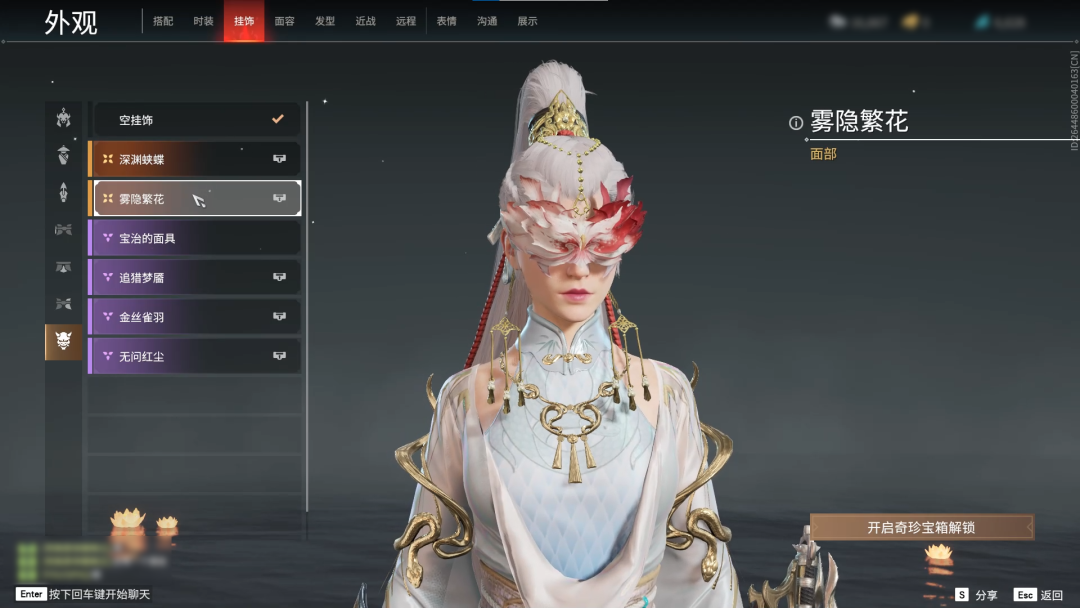This screenshot has width=1080, height=608.
Task: Switch to the 搭配 tab
Action: 162,21
